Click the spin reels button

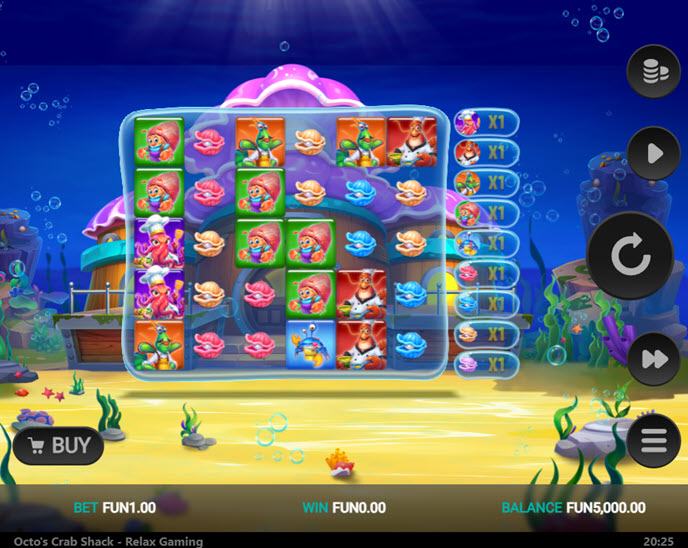630,257
